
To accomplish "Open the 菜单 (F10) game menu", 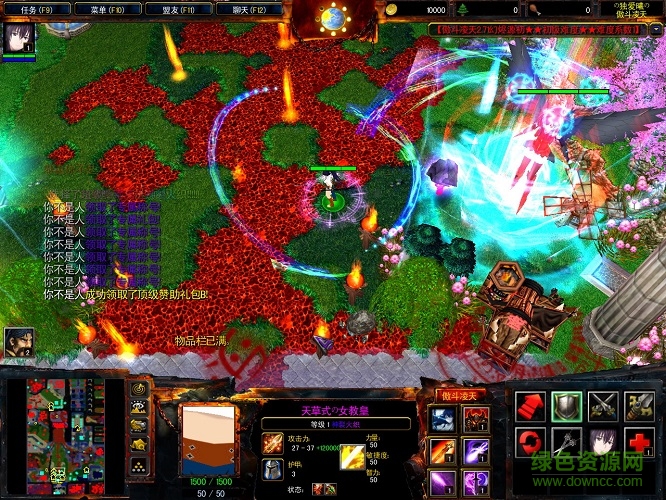I will click(x=106, y=9).
